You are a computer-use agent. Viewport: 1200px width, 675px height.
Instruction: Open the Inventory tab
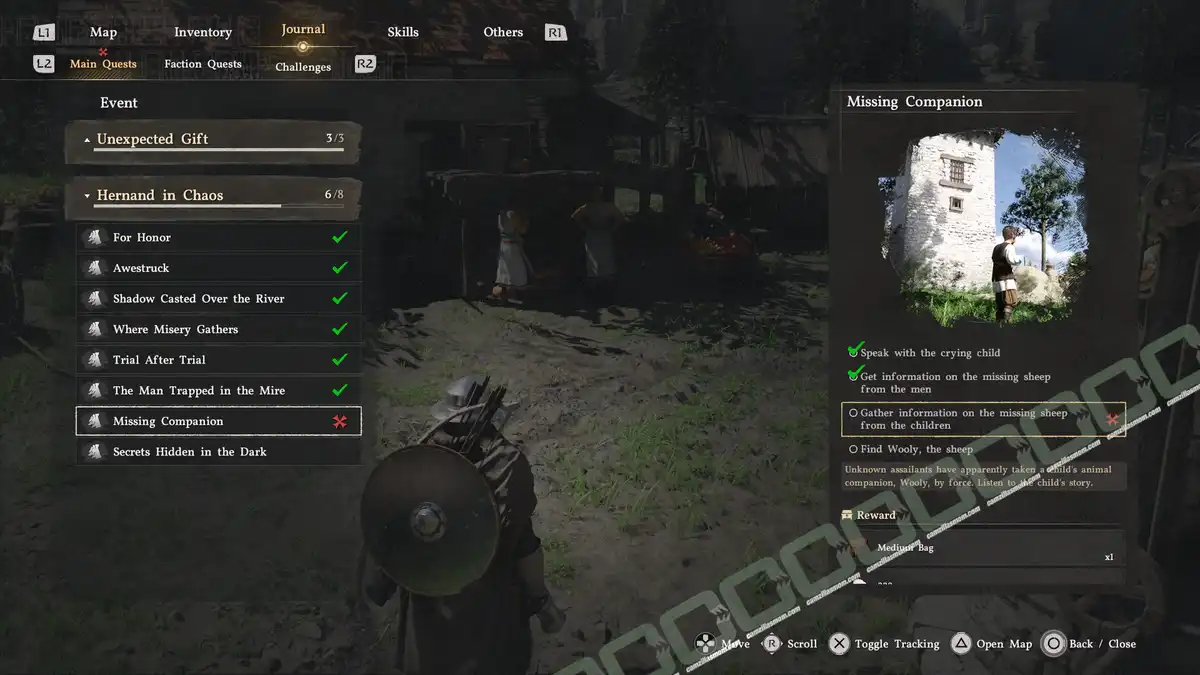(x=203, y=32)
